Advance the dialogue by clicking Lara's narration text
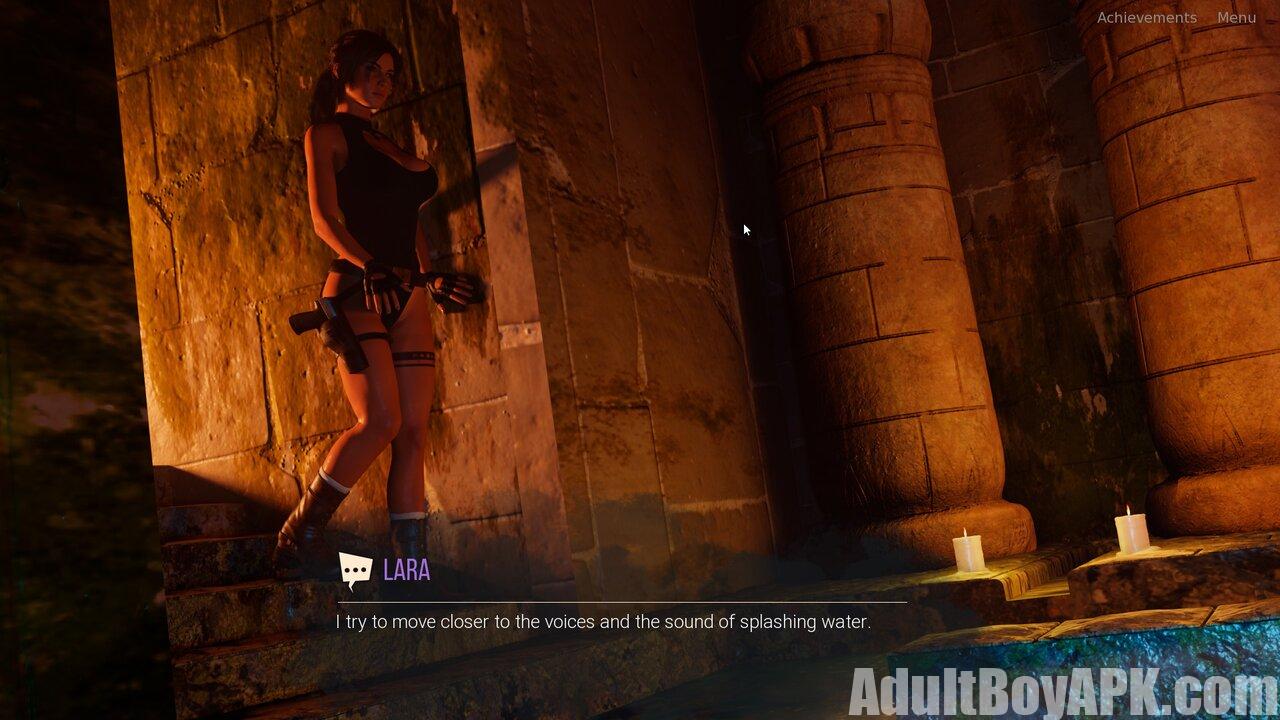The image size is (1280, 720). [x=603, y=622]
